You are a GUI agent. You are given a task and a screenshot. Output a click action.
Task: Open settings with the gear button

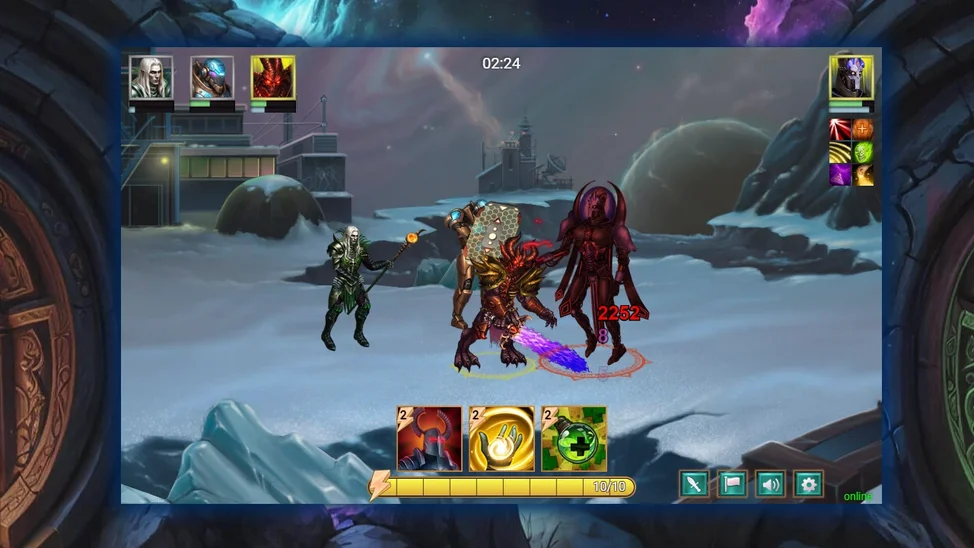click(808, 485)
